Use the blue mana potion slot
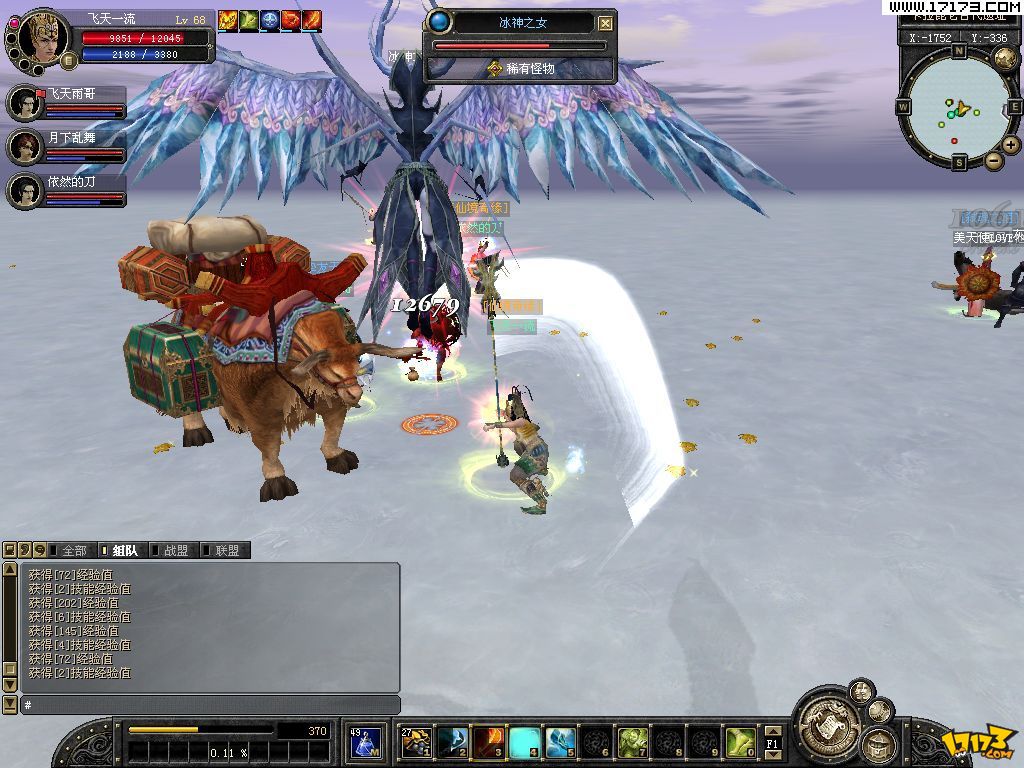The image size is (1024, 768). (x=367, y=742)
